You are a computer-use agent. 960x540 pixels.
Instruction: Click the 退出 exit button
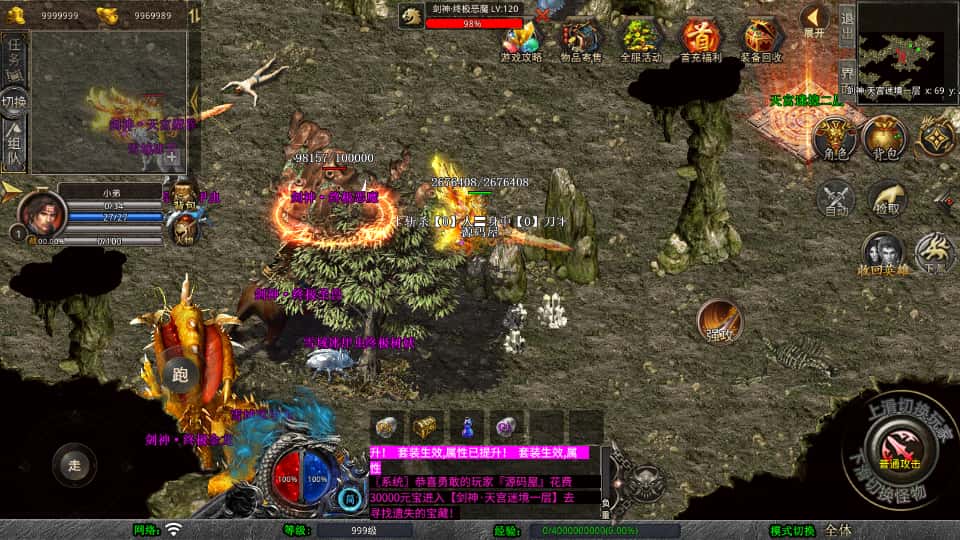coord(846,28)
